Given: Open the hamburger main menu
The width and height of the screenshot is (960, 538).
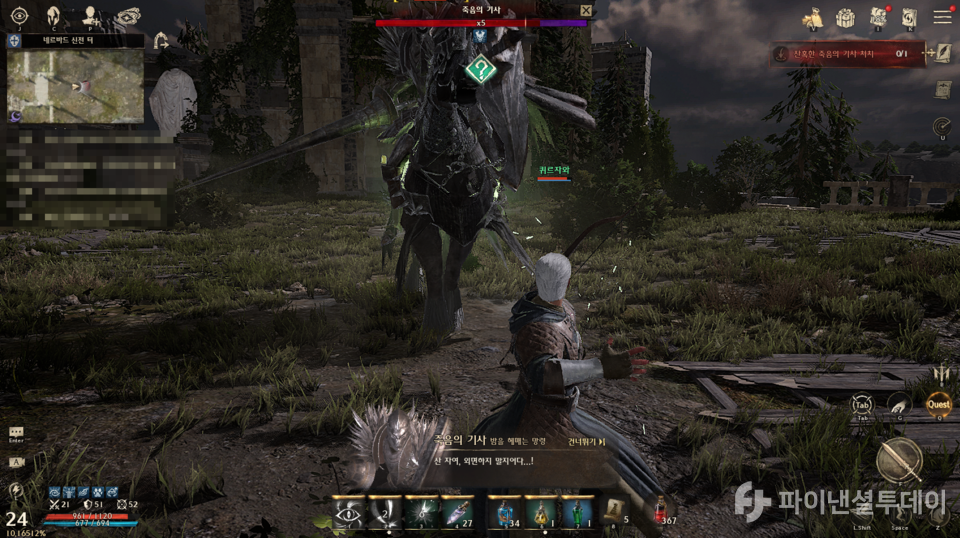Looking at the screenshot, I should click(942, 17).
